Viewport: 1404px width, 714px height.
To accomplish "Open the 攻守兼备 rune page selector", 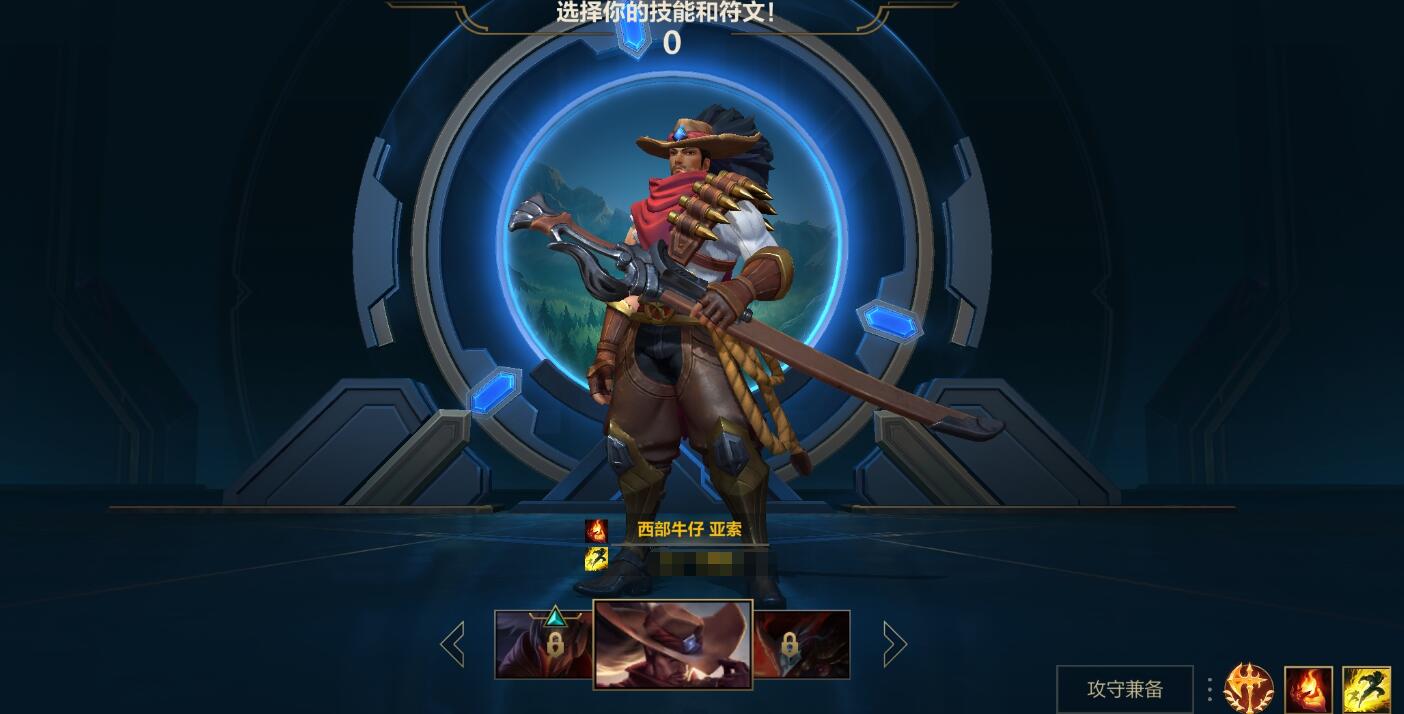I will pos(1125,689).
